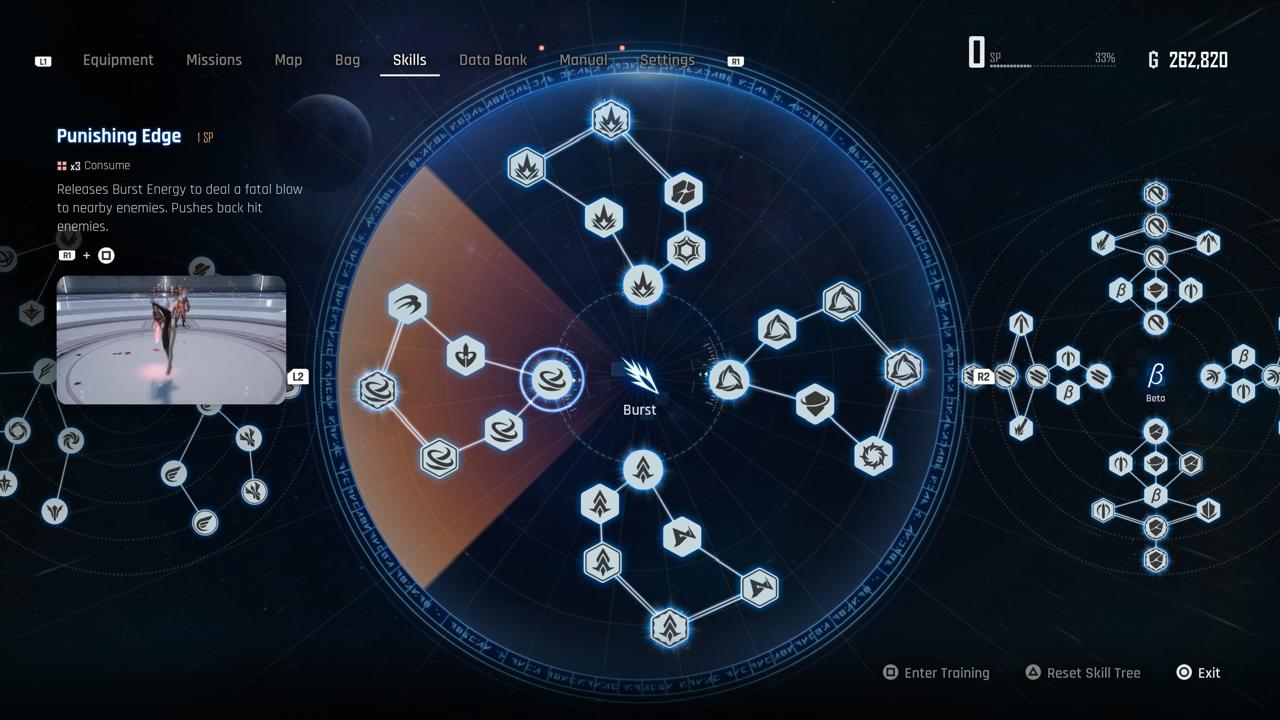Open the Data Bank tab
Screen dimensions: 1280x720
click(x=493, y=60)
